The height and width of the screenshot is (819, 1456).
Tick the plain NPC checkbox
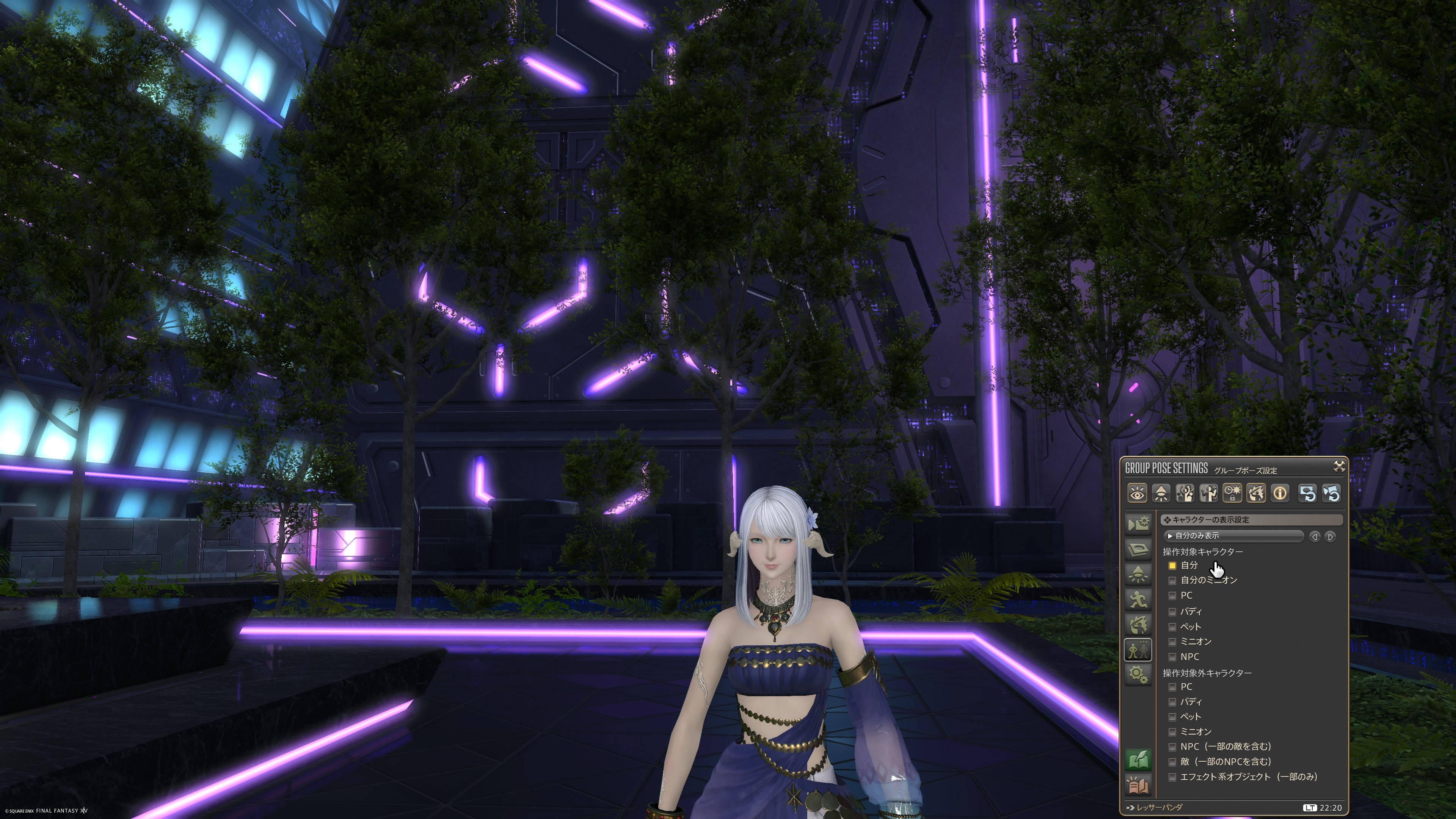(x=1172, y=657)
